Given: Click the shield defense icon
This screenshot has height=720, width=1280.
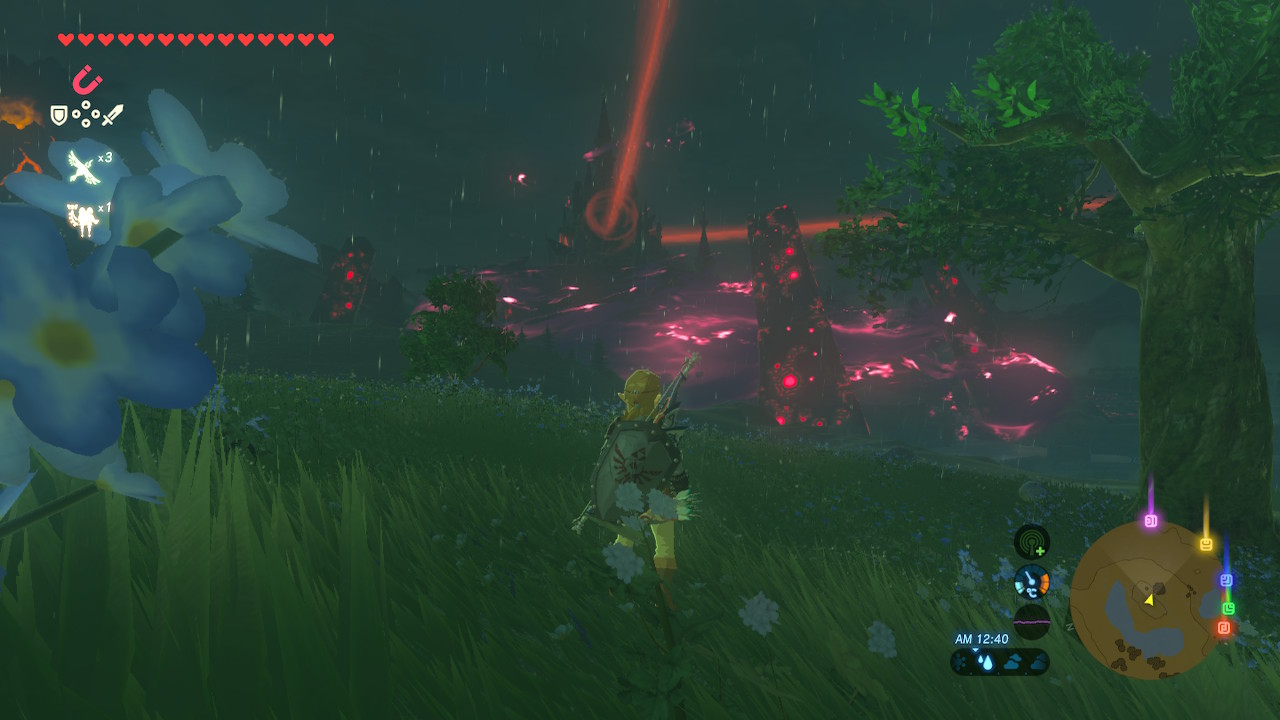Looking at the screenshot, I should coord(59,114).
